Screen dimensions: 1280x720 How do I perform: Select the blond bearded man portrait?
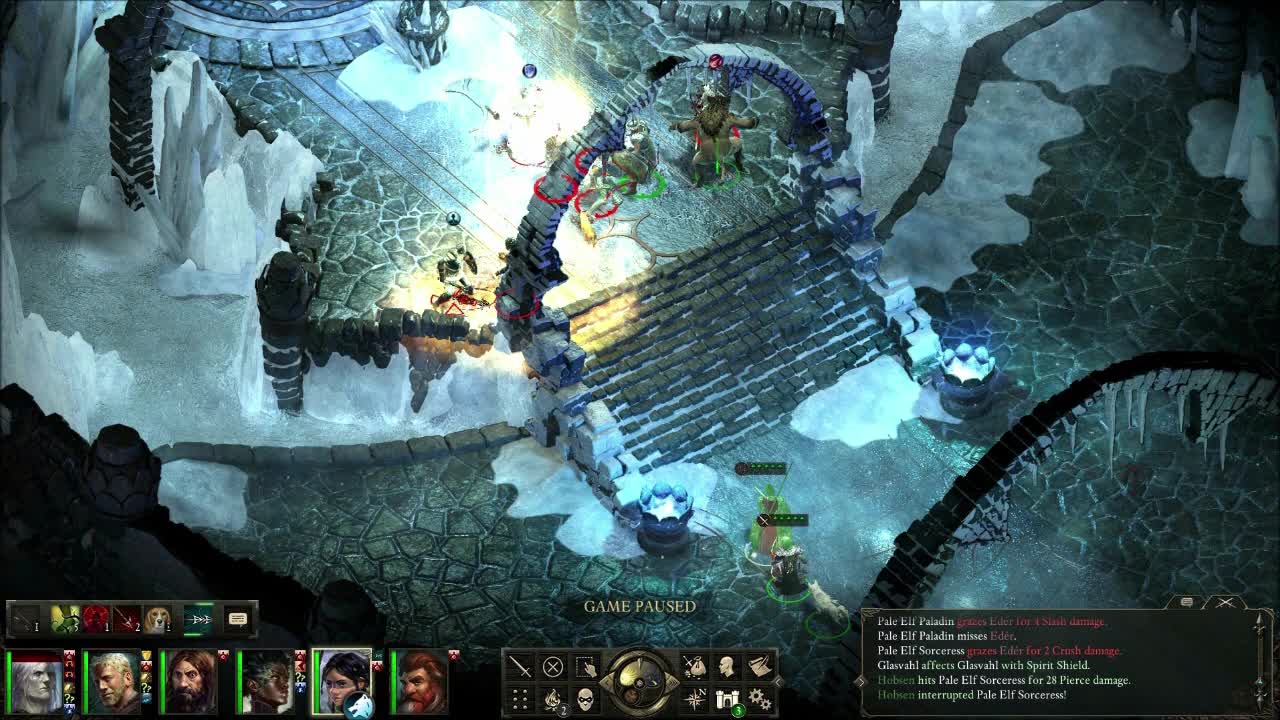[x=113, y=682]
